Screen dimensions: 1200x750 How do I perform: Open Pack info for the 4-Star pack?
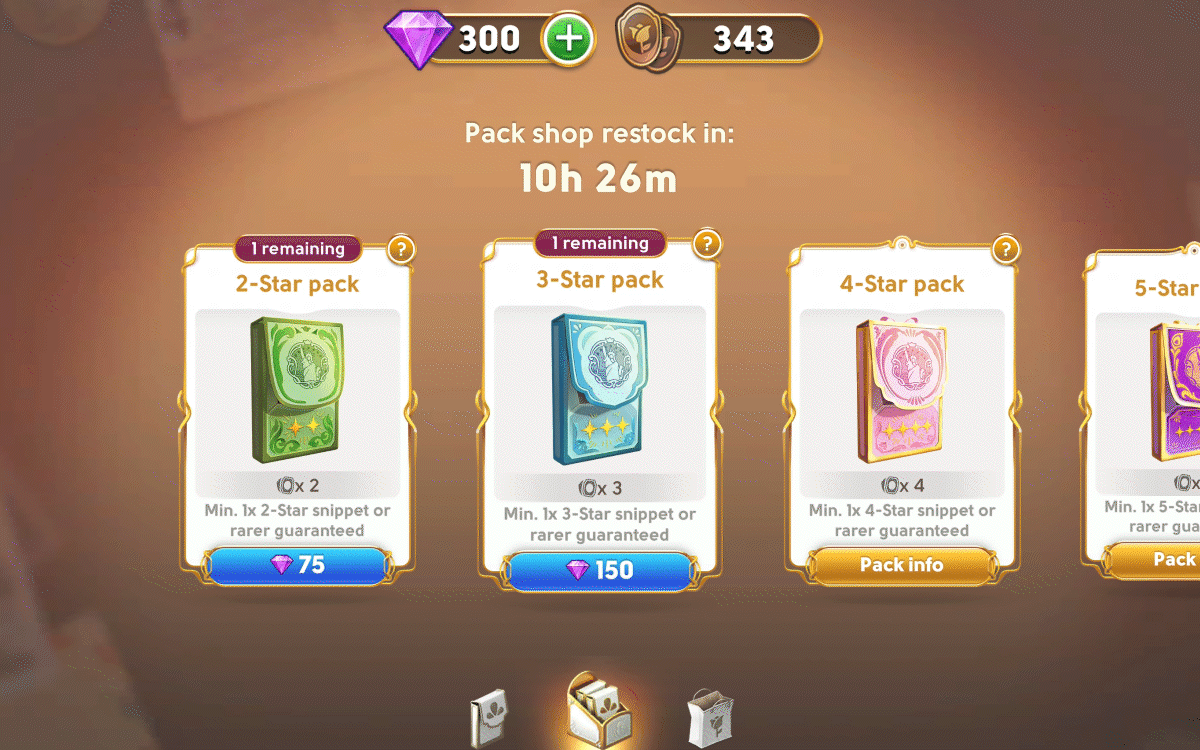(901, 566)
